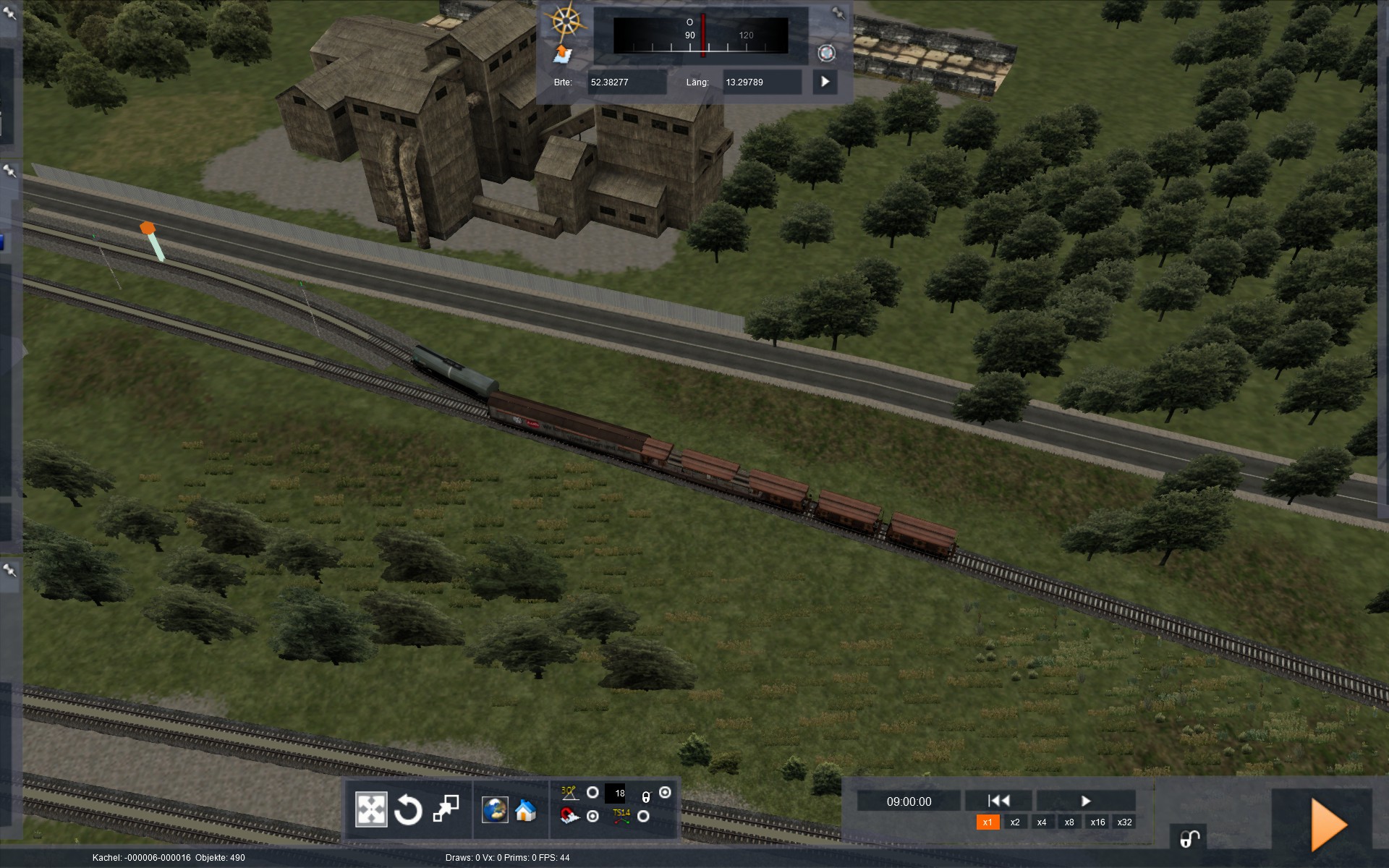Activate the scale squares tool
This screenshot has width=1389, height=868.
point(446,809)
